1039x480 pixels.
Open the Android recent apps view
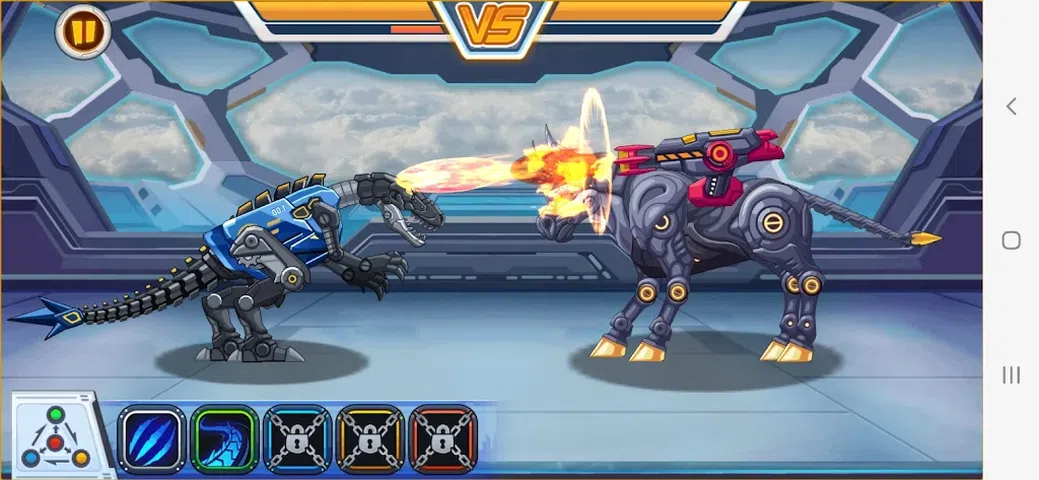click(x=1011, y=375)
